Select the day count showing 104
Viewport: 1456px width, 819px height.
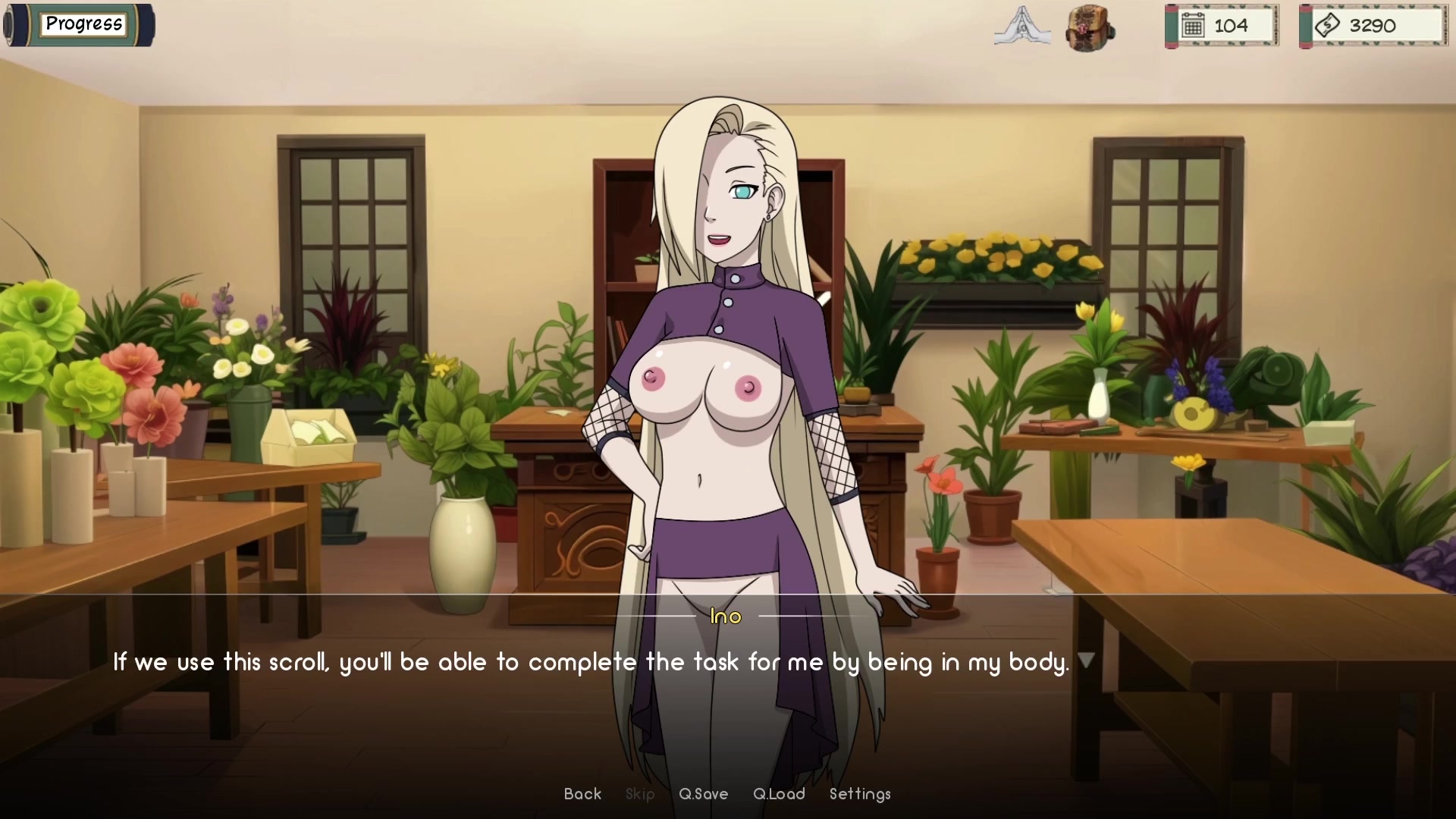[1232, 25]
